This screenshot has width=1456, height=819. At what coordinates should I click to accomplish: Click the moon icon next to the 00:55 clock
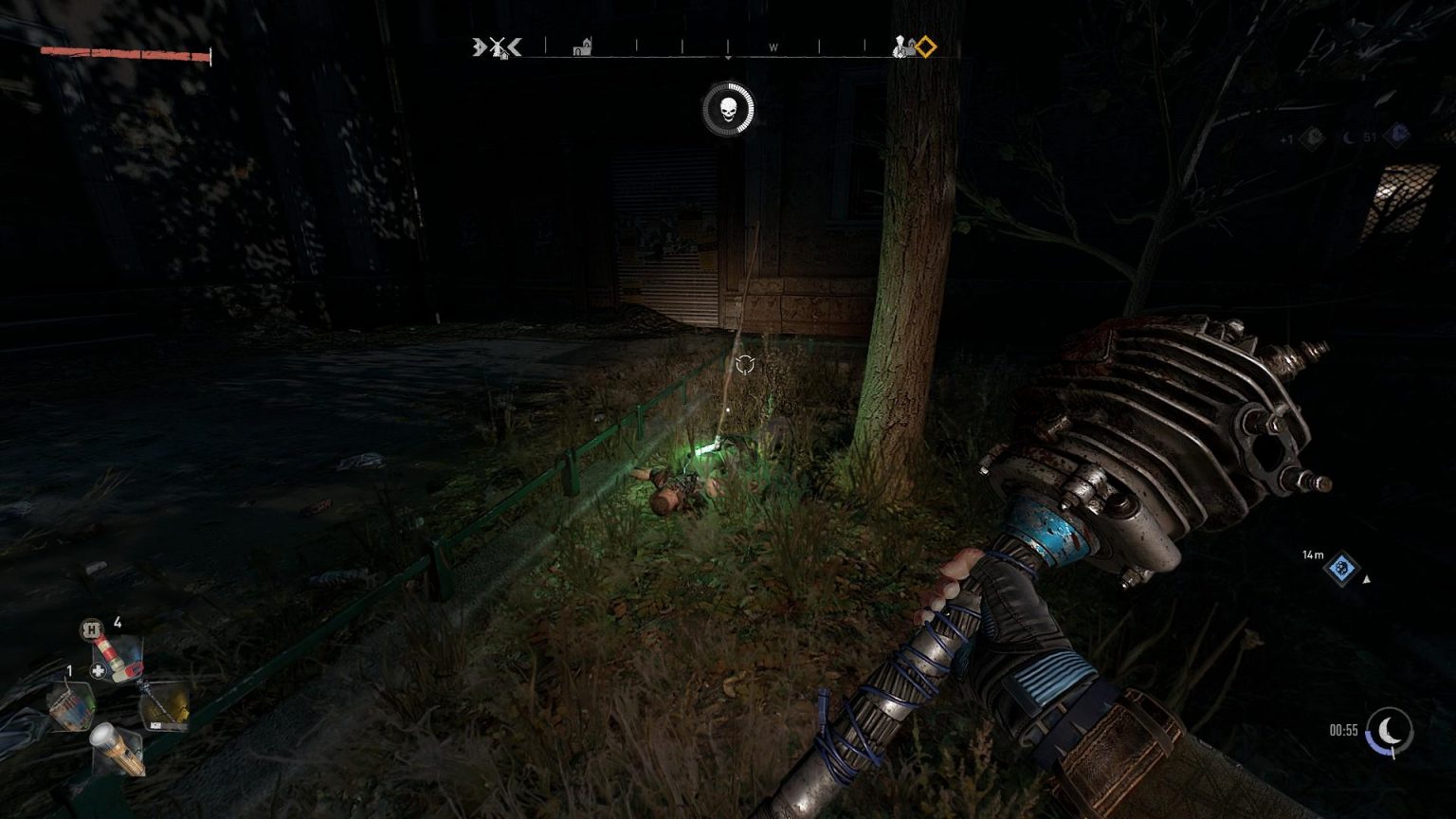(x=1389, y=730)
